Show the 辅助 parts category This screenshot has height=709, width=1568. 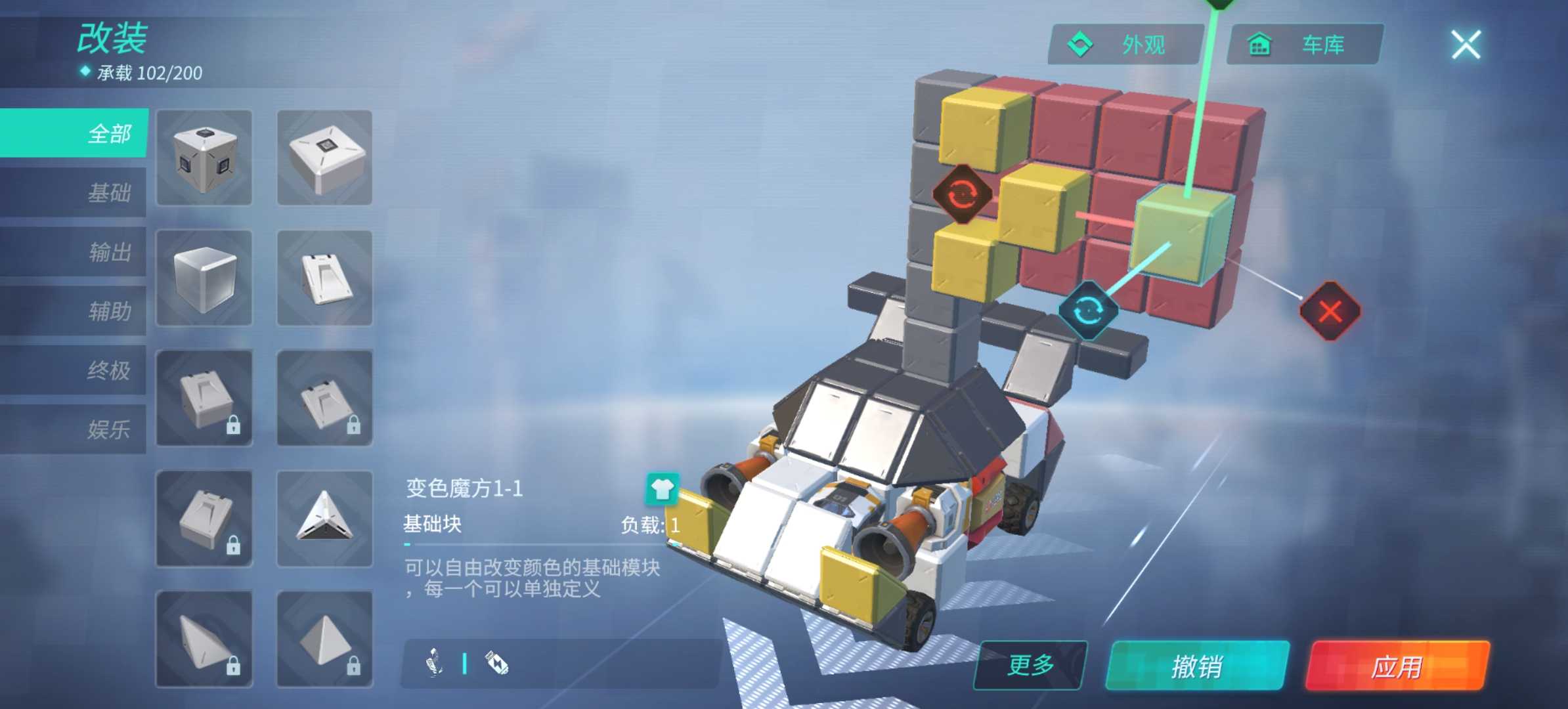76,311
